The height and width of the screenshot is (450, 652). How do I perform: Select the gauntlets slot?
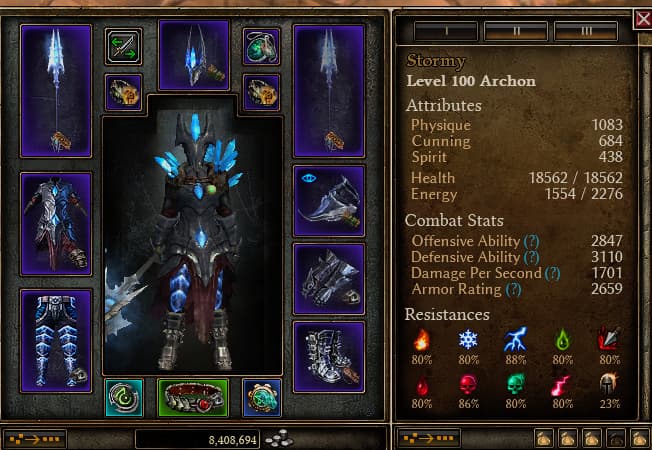pos(329,279)
